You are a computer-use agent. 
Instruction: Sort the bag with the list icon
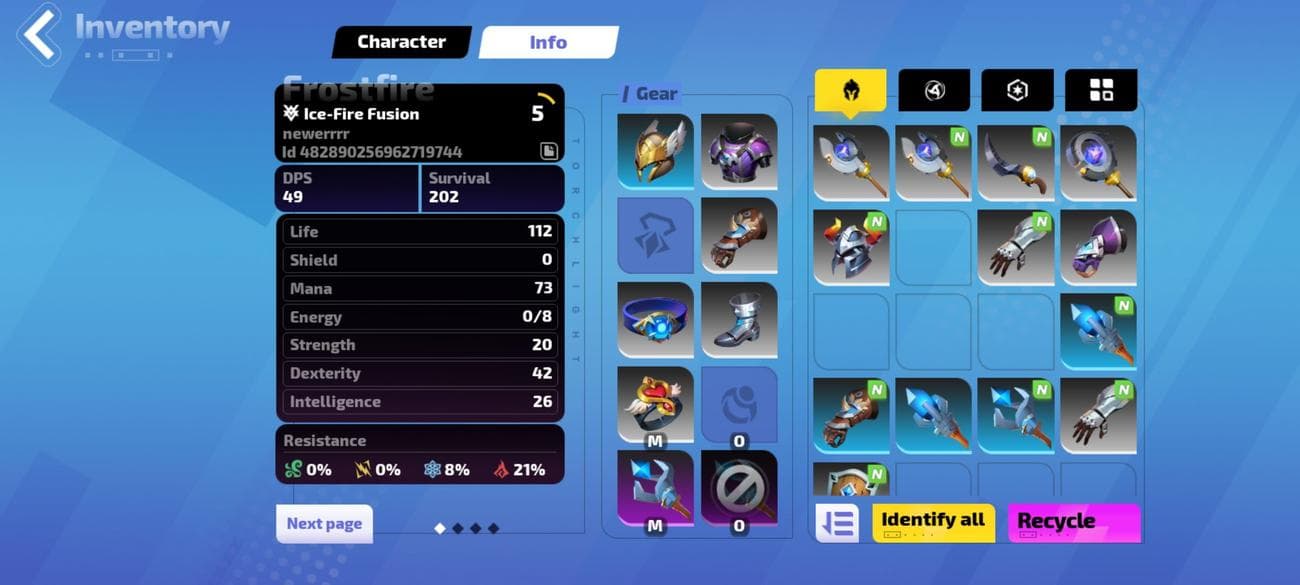coord(837,523)
